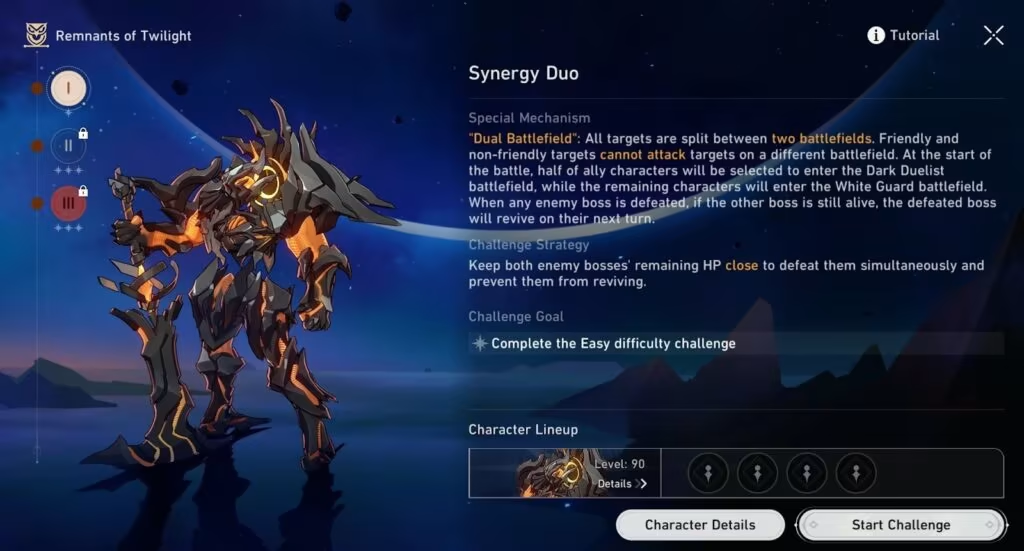
Task: Click the Remnants of Twilight emblem icon
Action: click(37, 35)
